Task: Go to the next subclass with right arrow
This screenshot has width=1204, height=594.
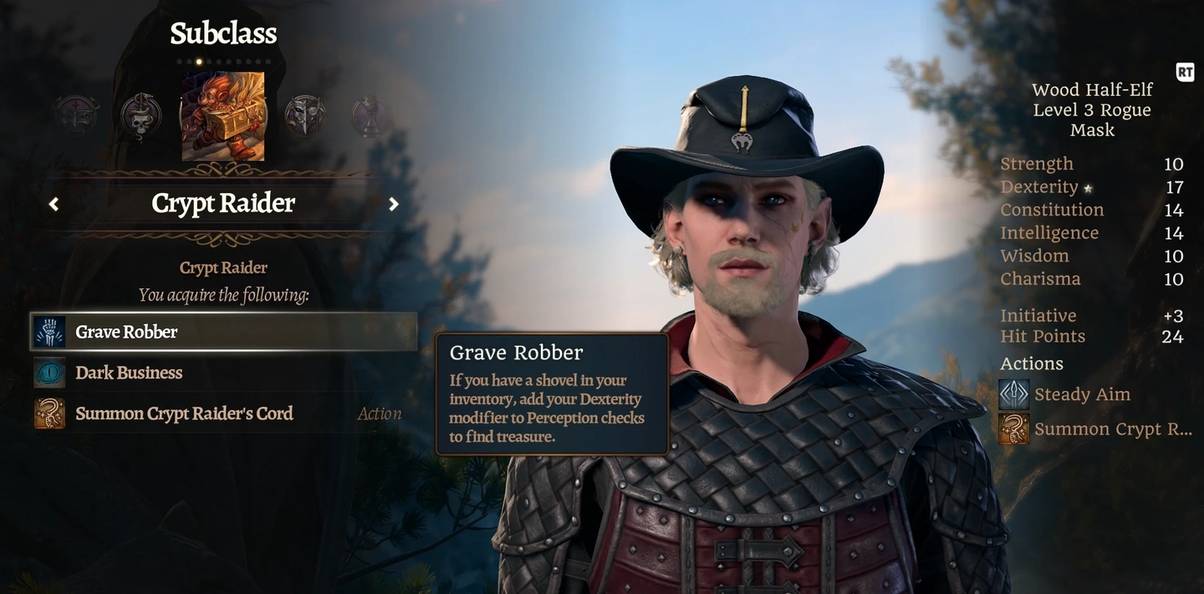Action: click(394, 204)
